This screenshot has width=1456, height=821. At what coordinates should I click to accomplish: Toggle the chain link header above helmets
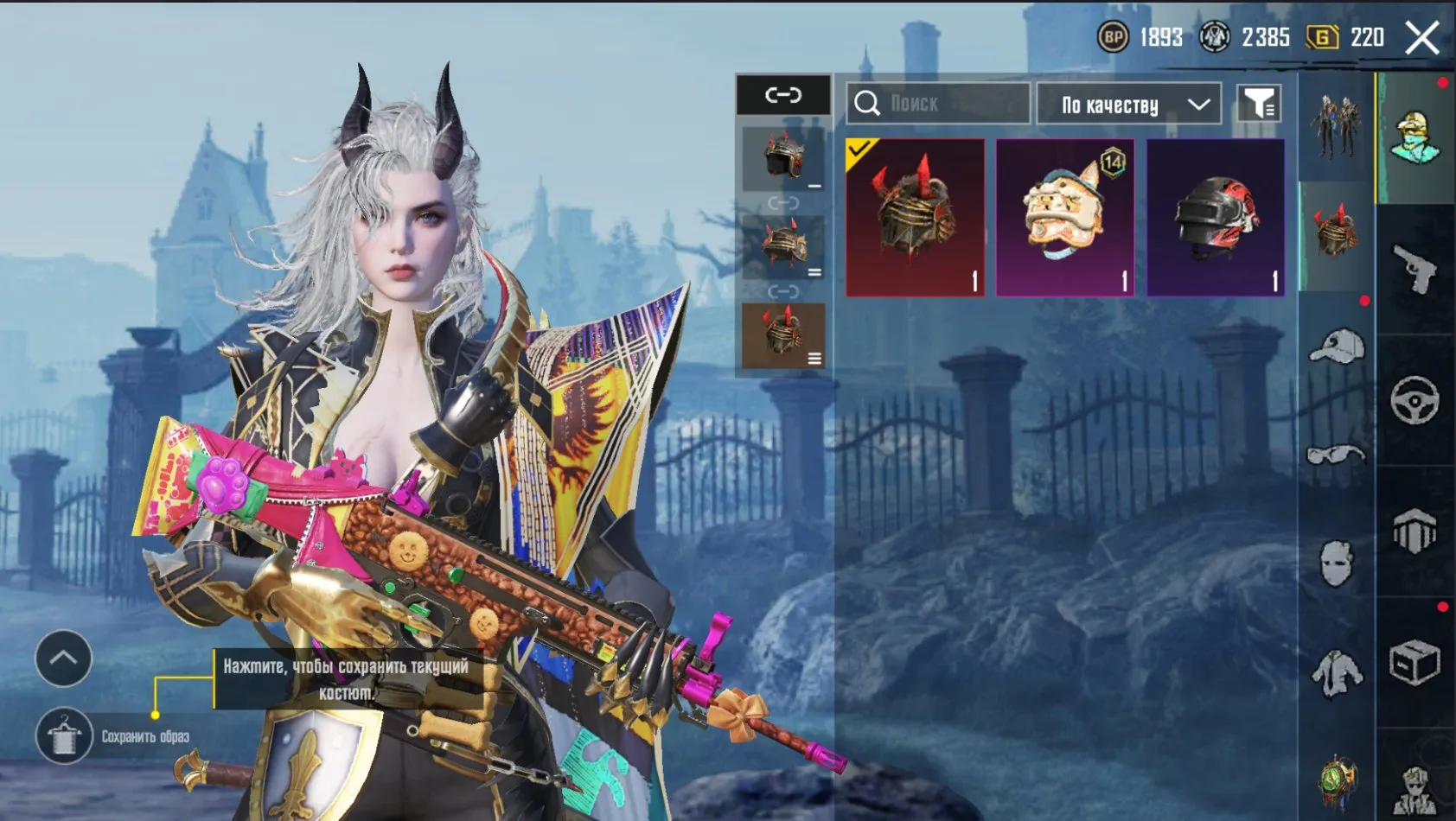(x=782, y=95)
